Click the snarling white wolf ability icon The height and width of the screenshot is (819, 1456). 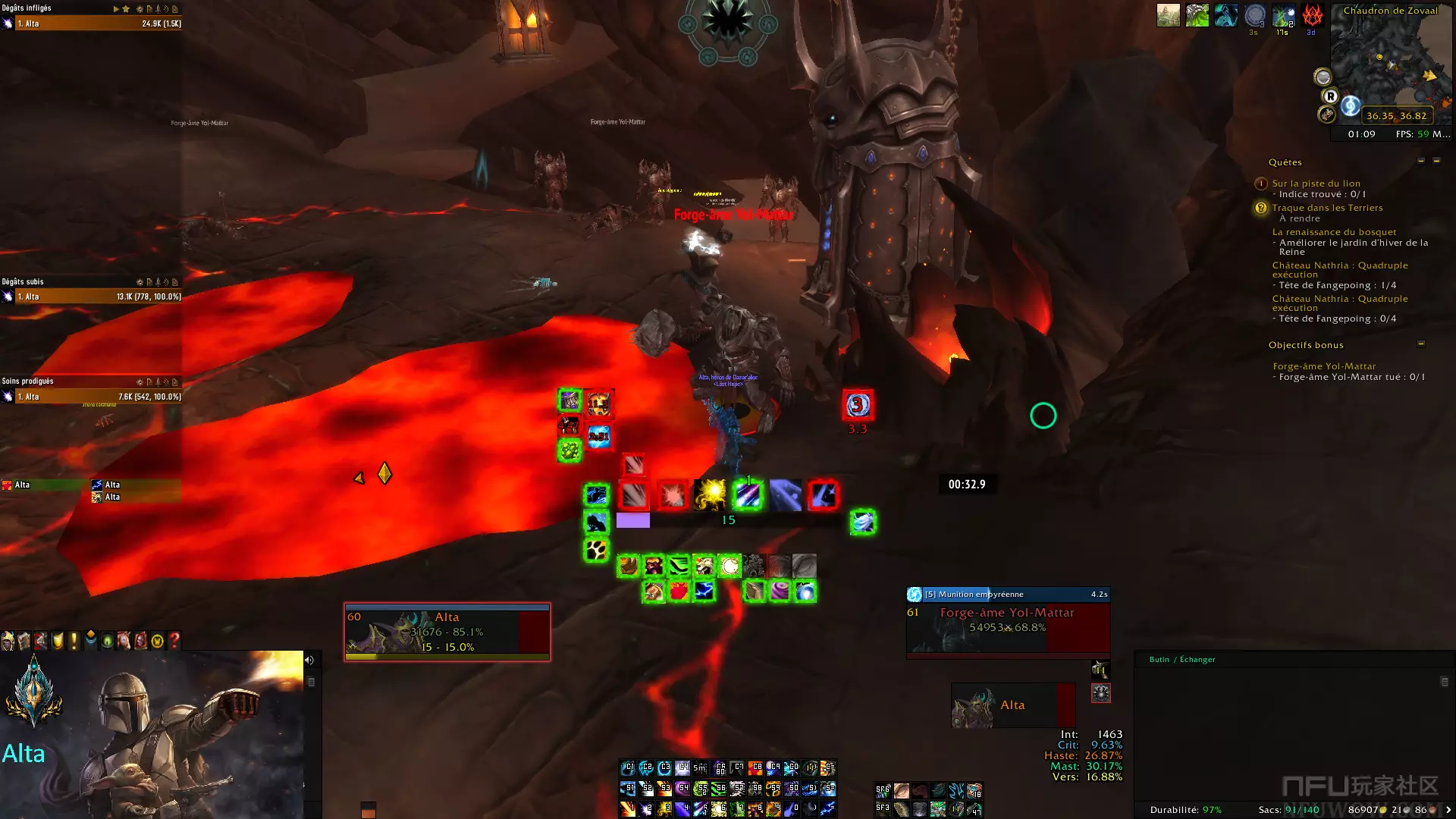point(704,566)
